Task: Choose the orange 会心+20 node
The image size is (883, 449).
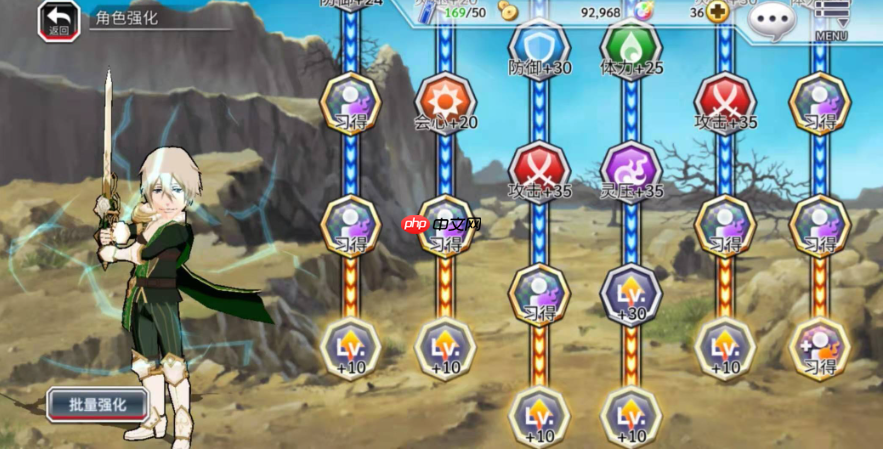Action: (x=446, y=101)
